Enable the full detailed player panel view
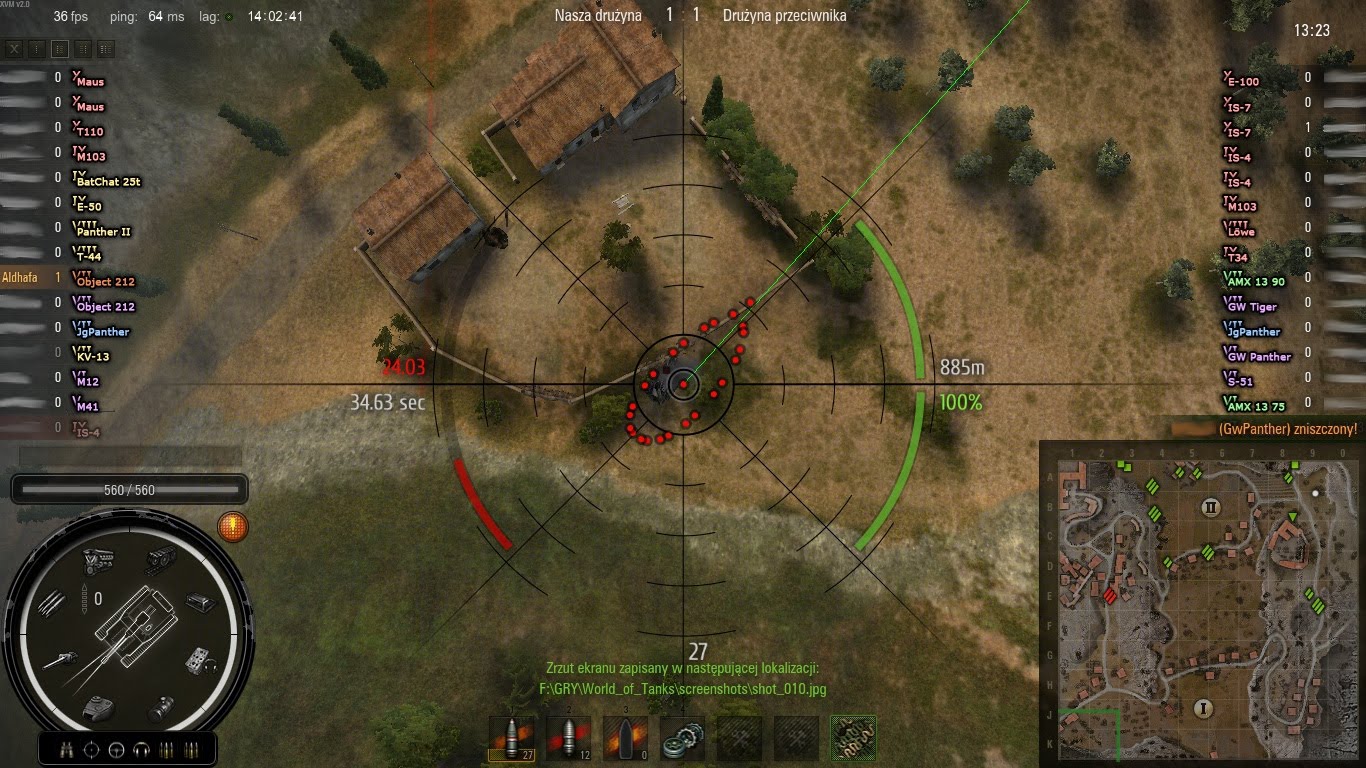This screenshot has width=1366, height=768. tap(107, 48)
